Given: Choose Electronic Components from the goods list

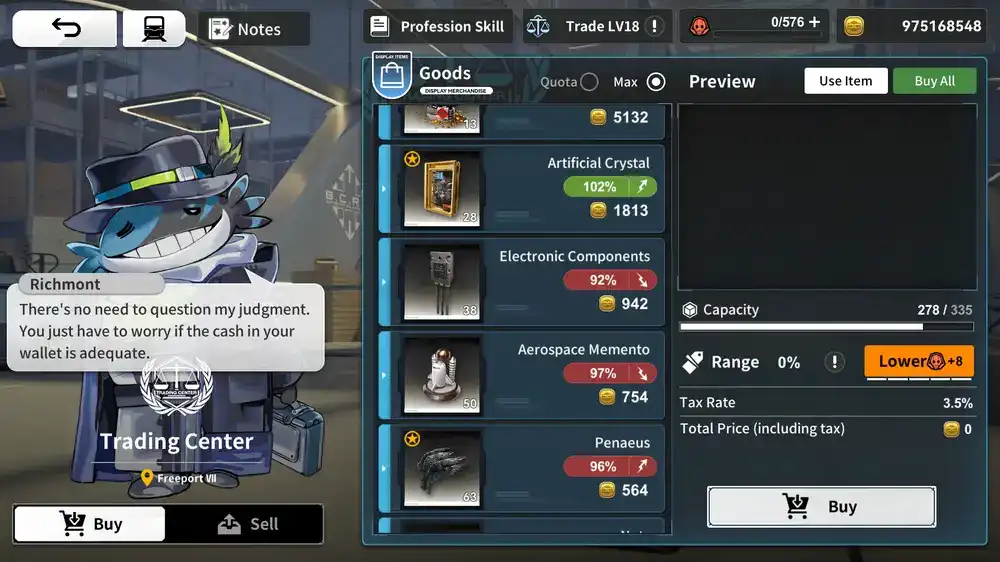Looking at the screenshot, I should [x=522, y=281].
